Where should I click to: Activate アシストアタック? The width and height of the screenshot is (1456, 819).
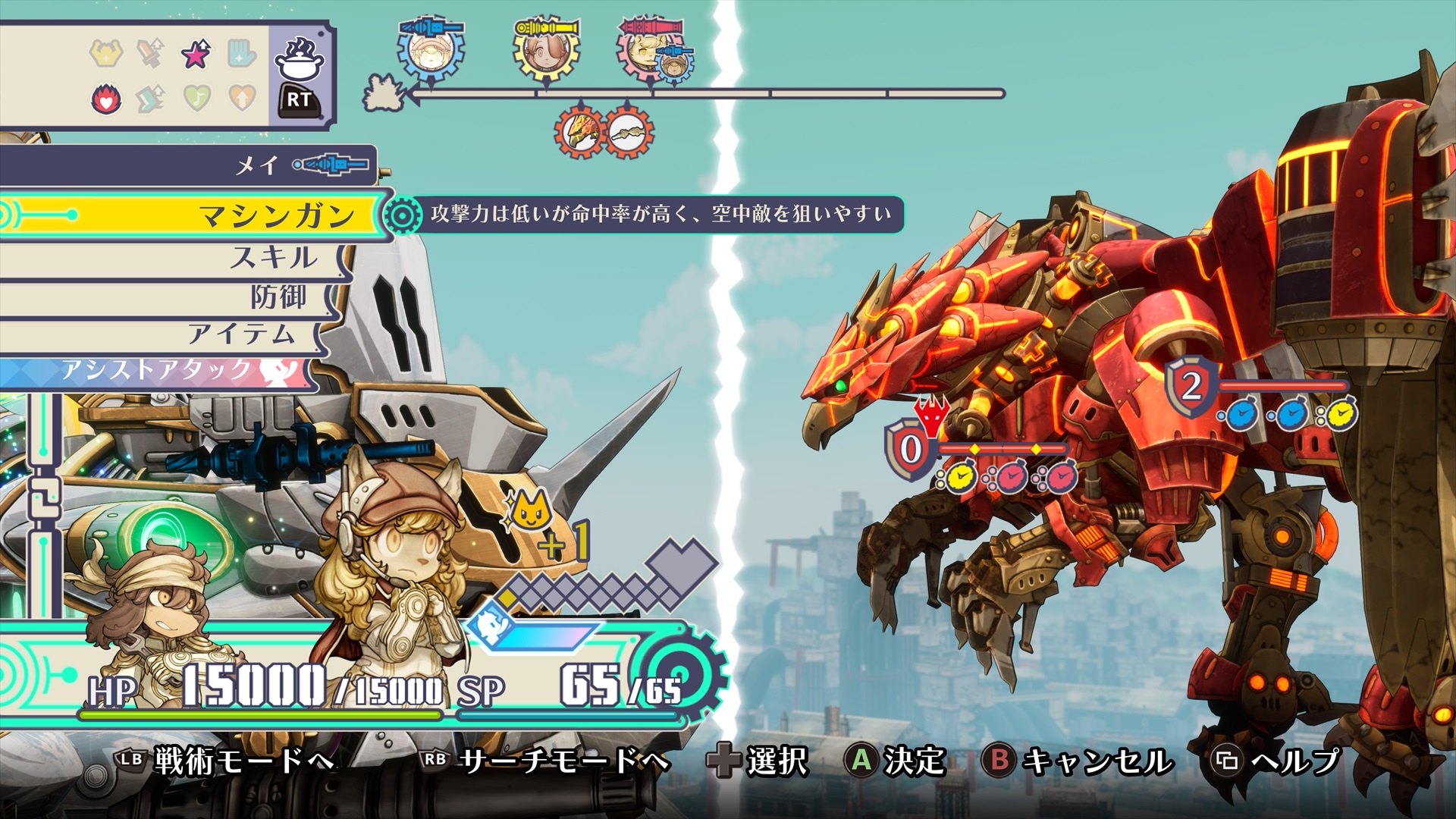[x=159, y=371]
